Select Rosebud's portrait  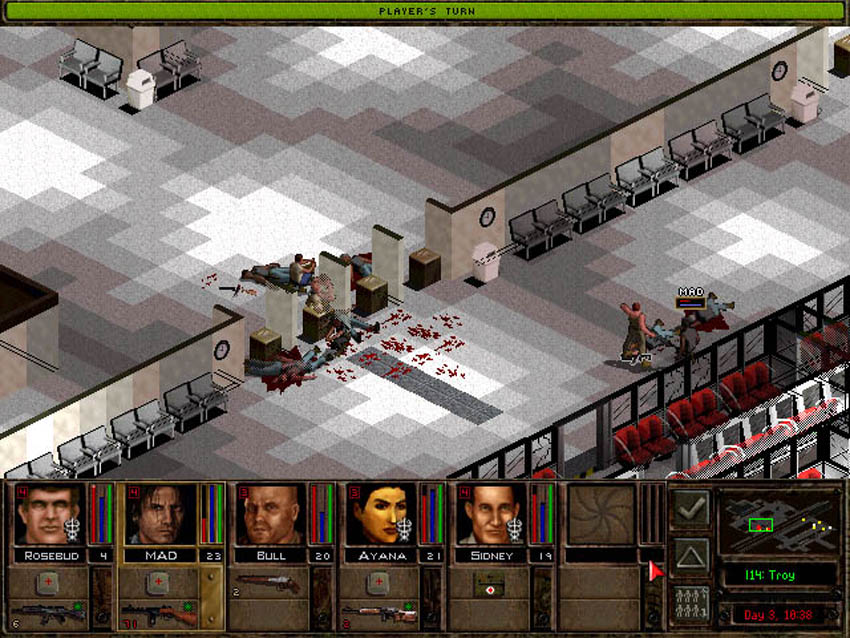(46, 515)
